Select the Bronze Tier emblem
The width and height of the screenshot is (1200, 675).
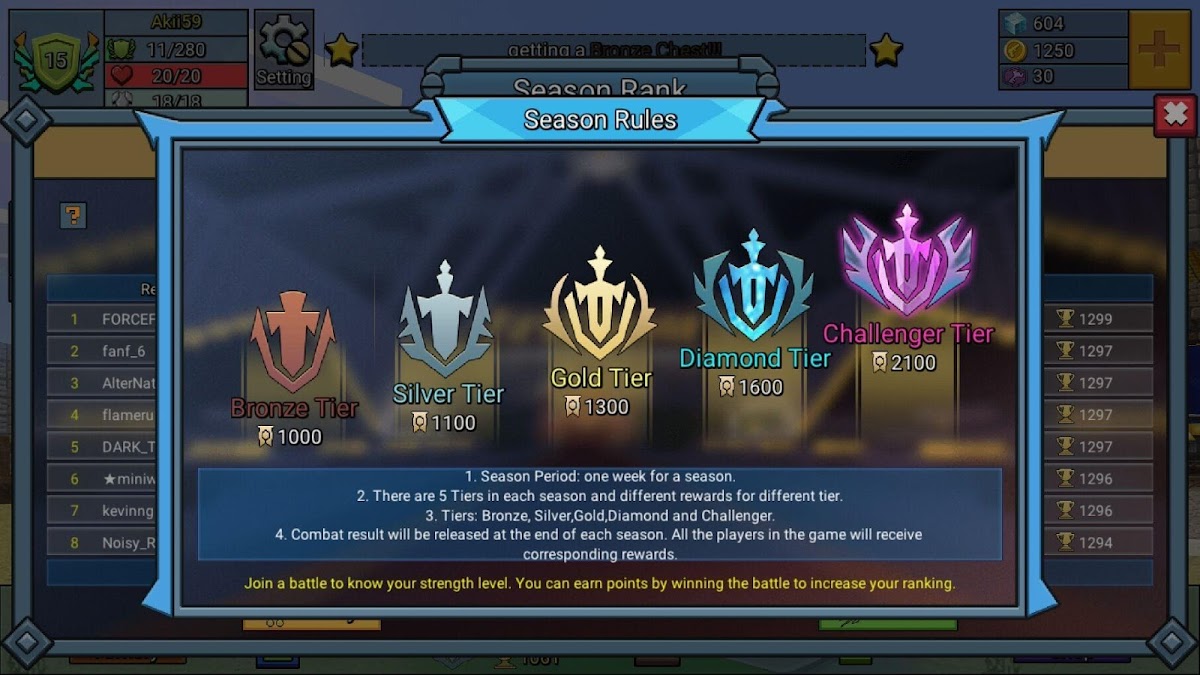click(x=292, y=342)
